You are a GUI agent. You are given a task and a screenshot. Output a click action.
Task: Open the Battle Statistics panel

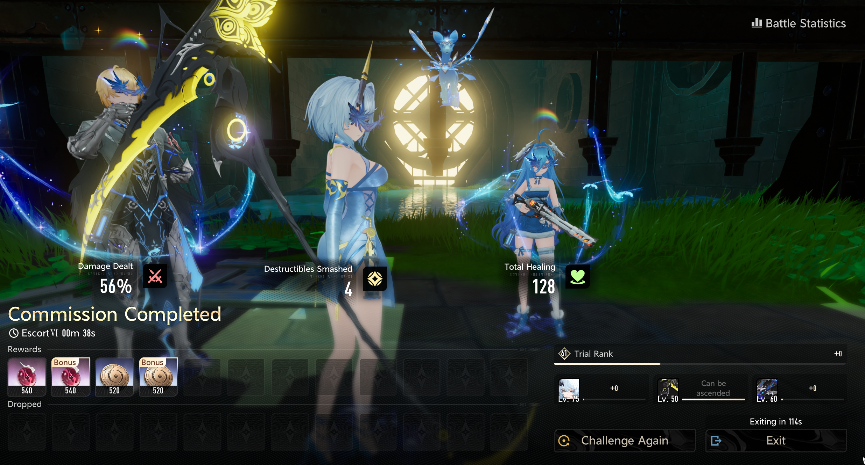[798, 24]
